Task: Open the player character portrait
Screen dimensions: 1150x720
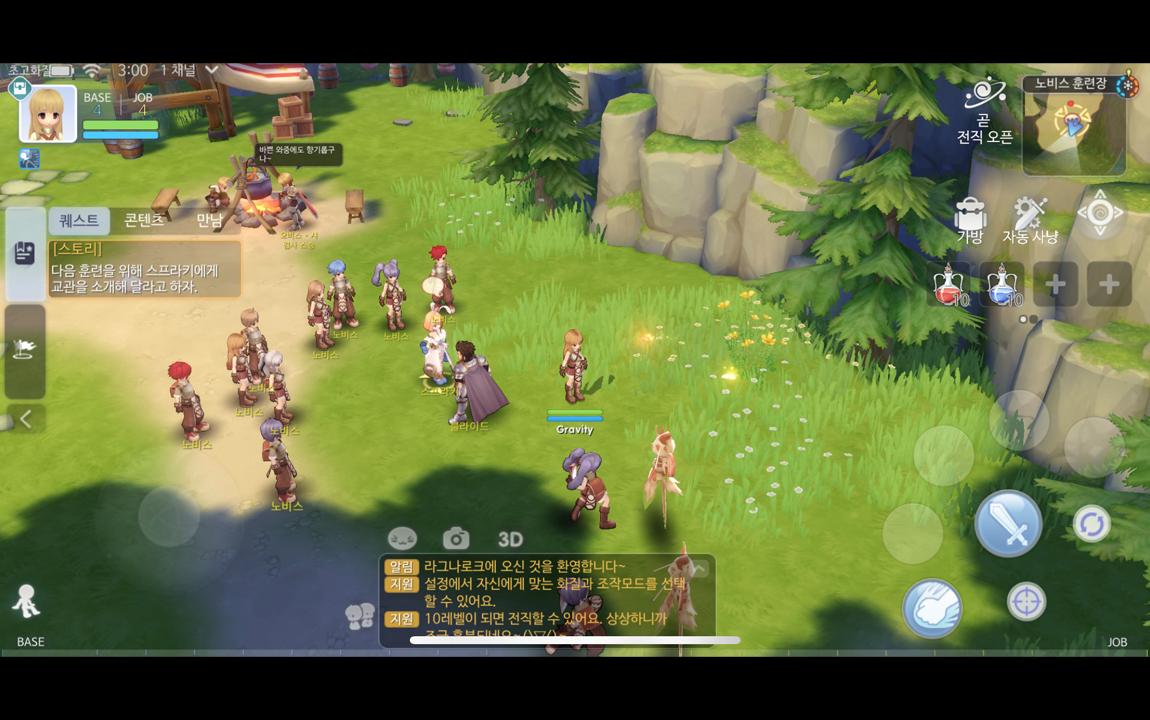Action: click(48, 113)
